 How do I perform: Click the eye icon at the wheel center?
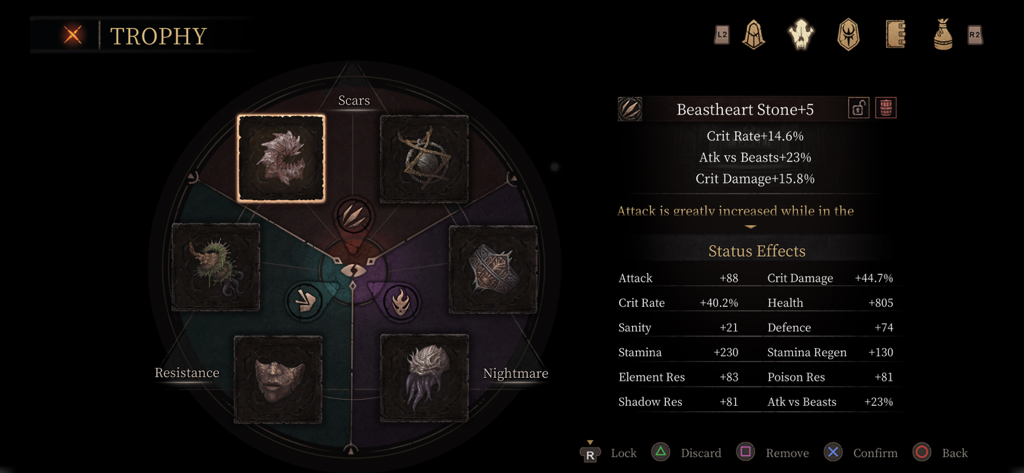pyautogui.click(x=351, y=270)
